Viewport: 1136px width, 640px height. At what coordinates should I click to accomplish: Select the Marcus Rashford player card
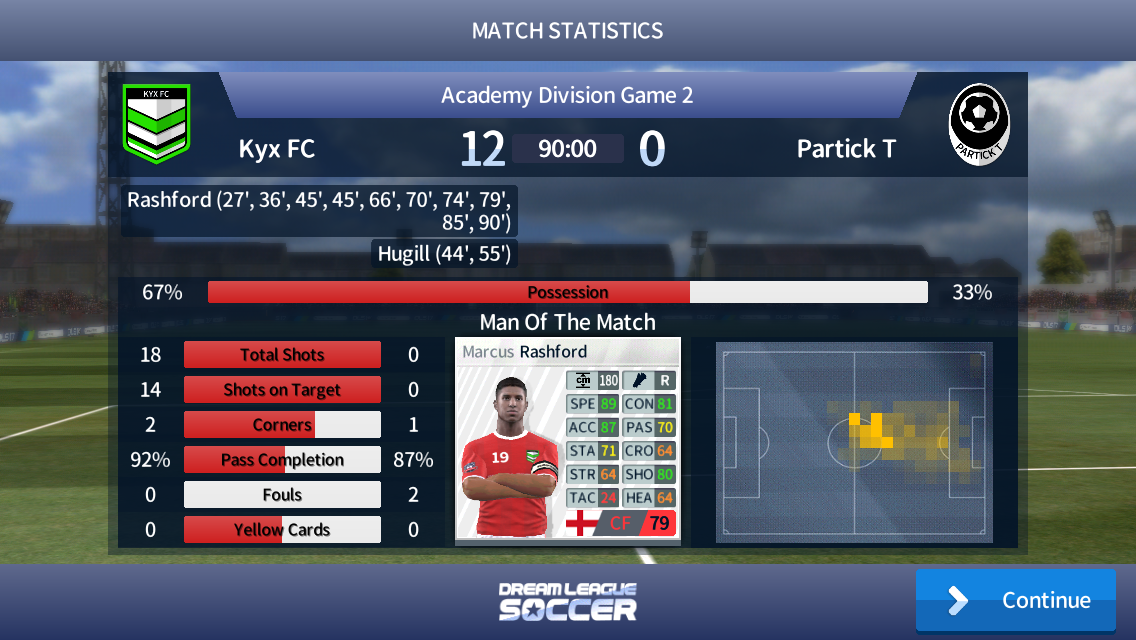point(567,441)
